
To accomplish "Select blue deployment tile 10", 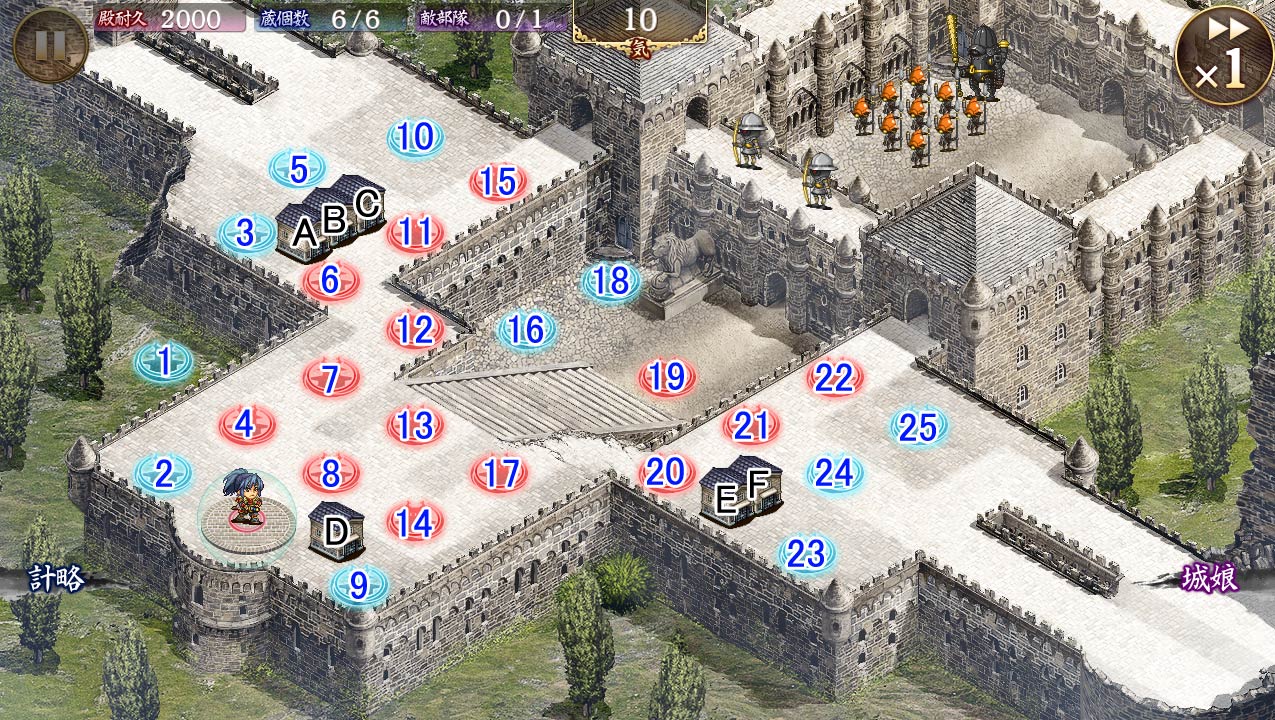I will click(x=415, y=137).
